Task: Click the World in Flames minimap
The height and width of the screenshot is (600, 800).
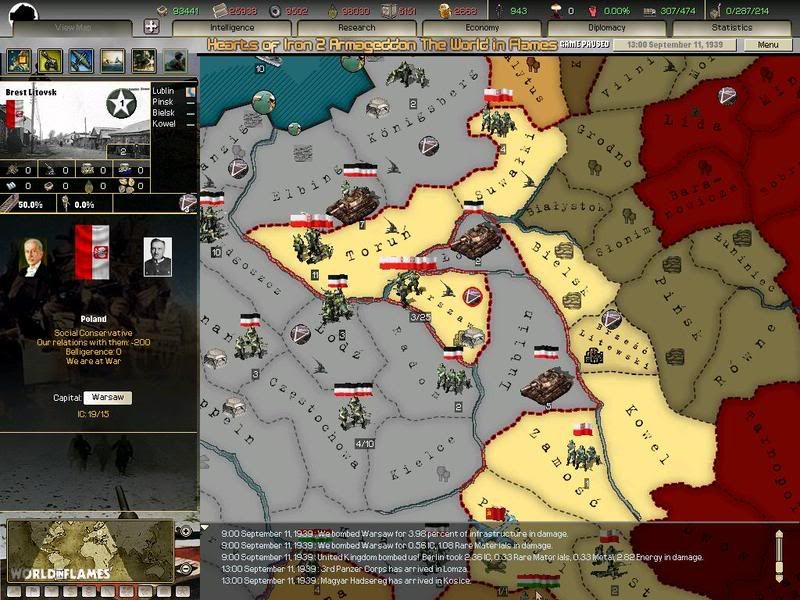Action: [88, 549]
